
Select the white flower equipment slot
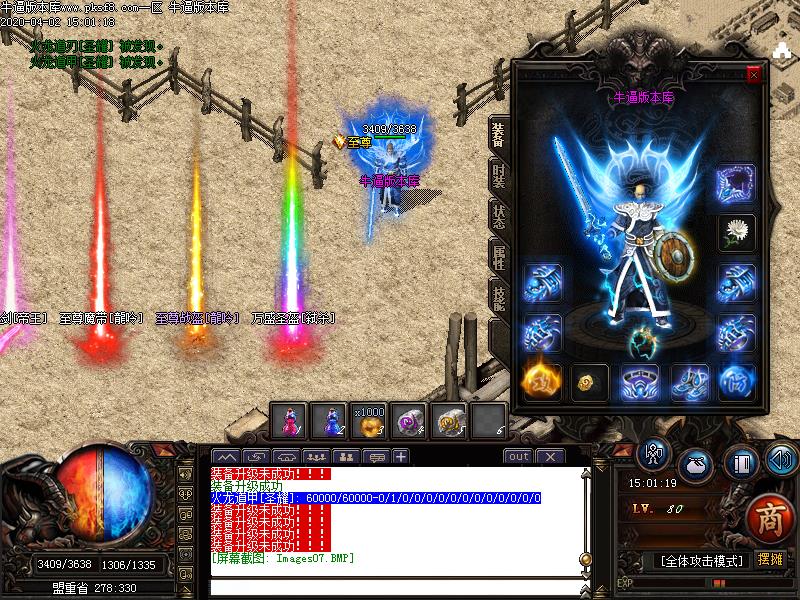pyautogui.click(x=736, y=232)
